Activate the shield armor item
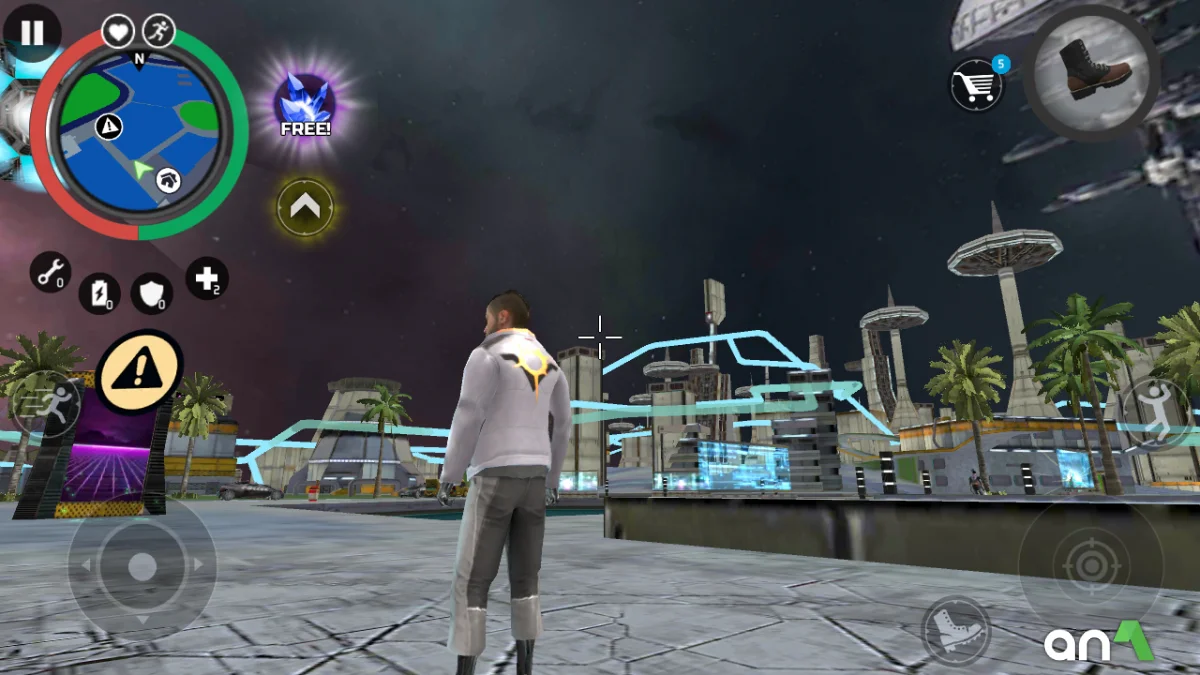 152,292
